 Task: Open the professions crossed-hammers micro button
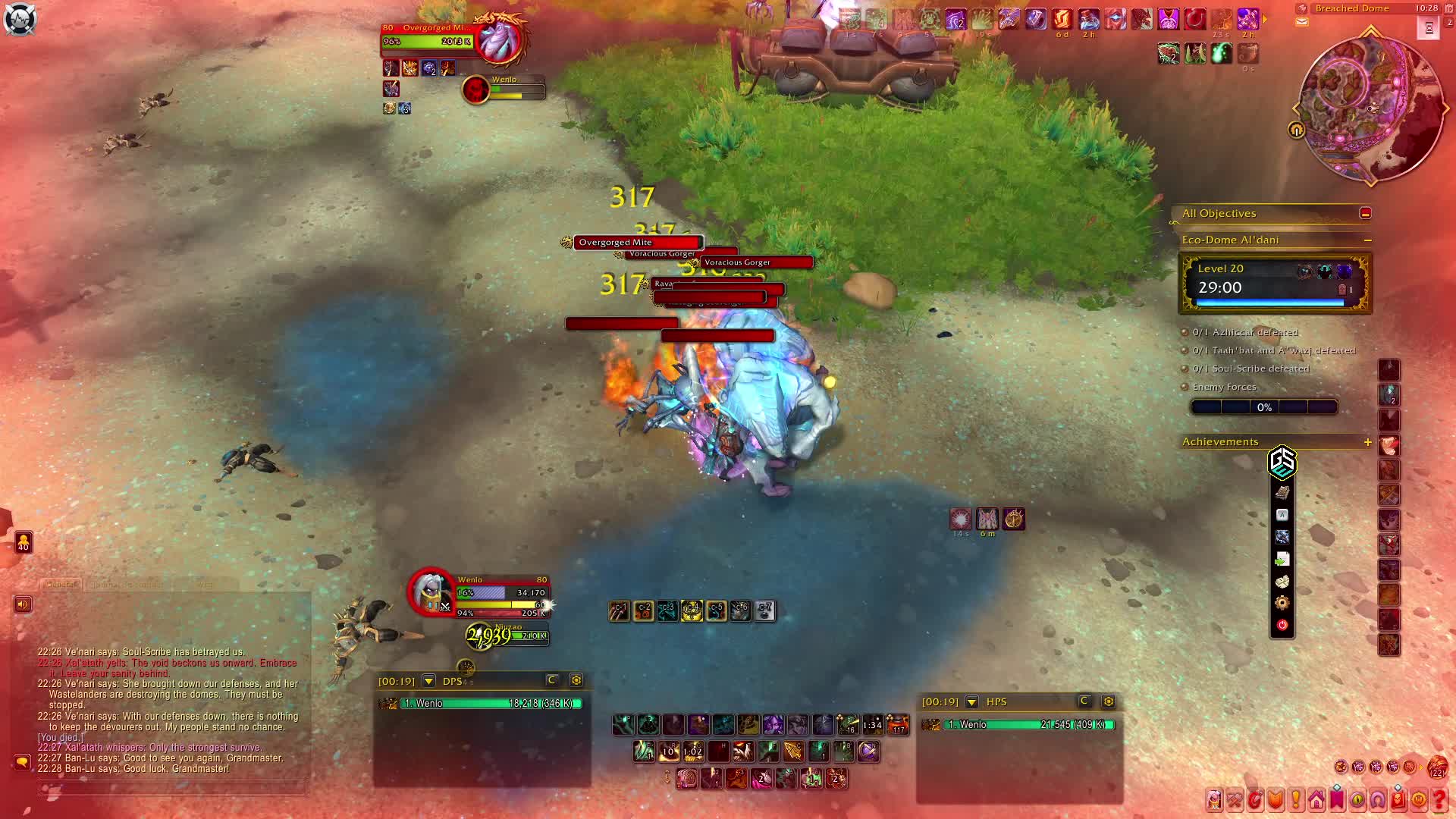click(x=1235, y=800)
